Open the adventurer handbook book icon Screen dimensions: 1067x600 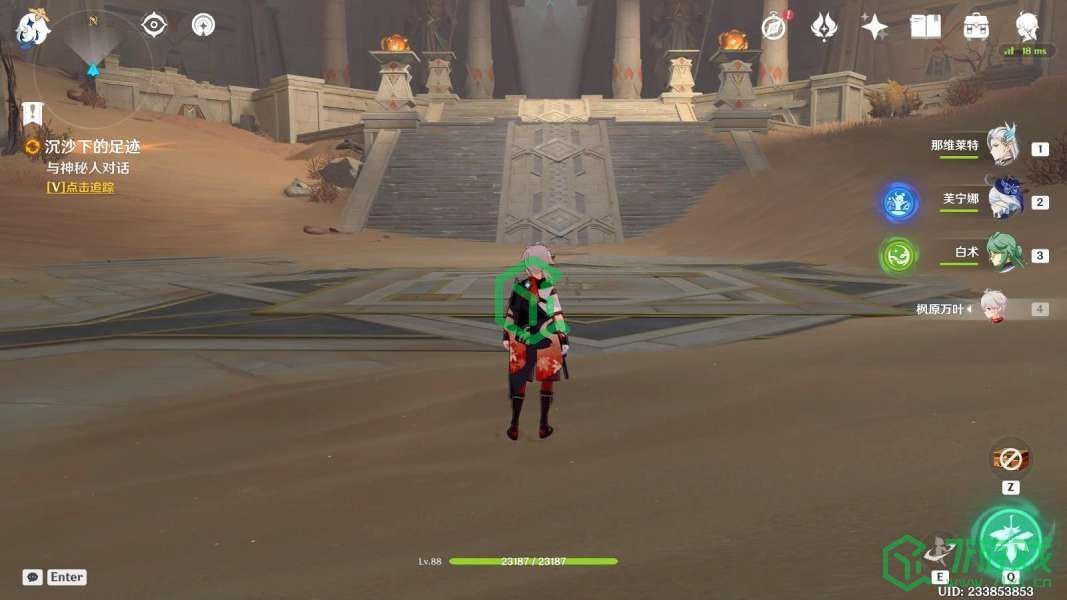point(925,27)
